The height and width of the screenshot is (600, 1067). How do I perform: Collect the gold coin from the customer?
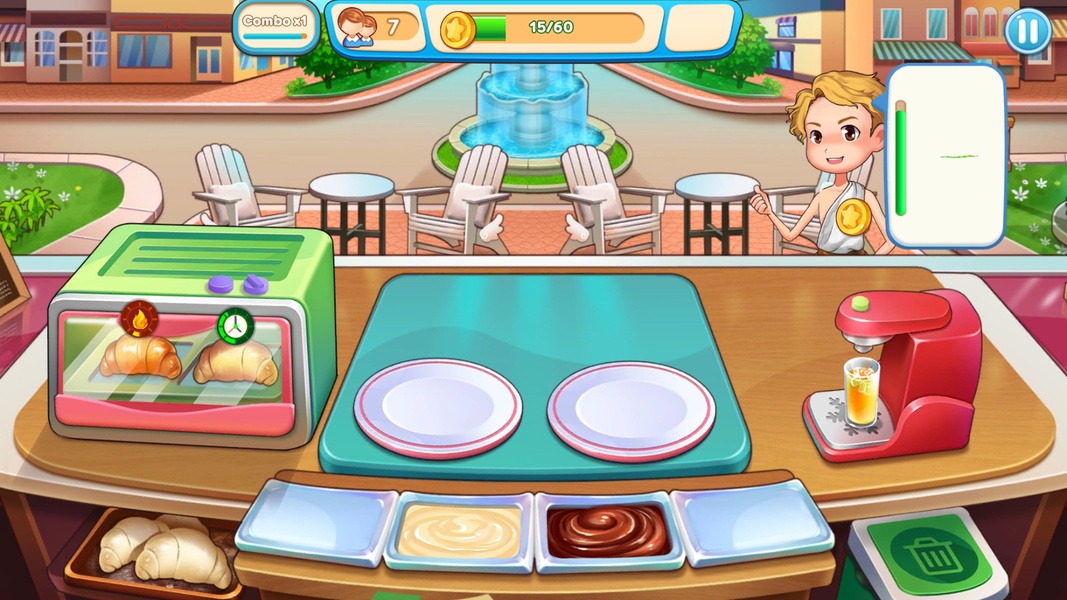852,217
